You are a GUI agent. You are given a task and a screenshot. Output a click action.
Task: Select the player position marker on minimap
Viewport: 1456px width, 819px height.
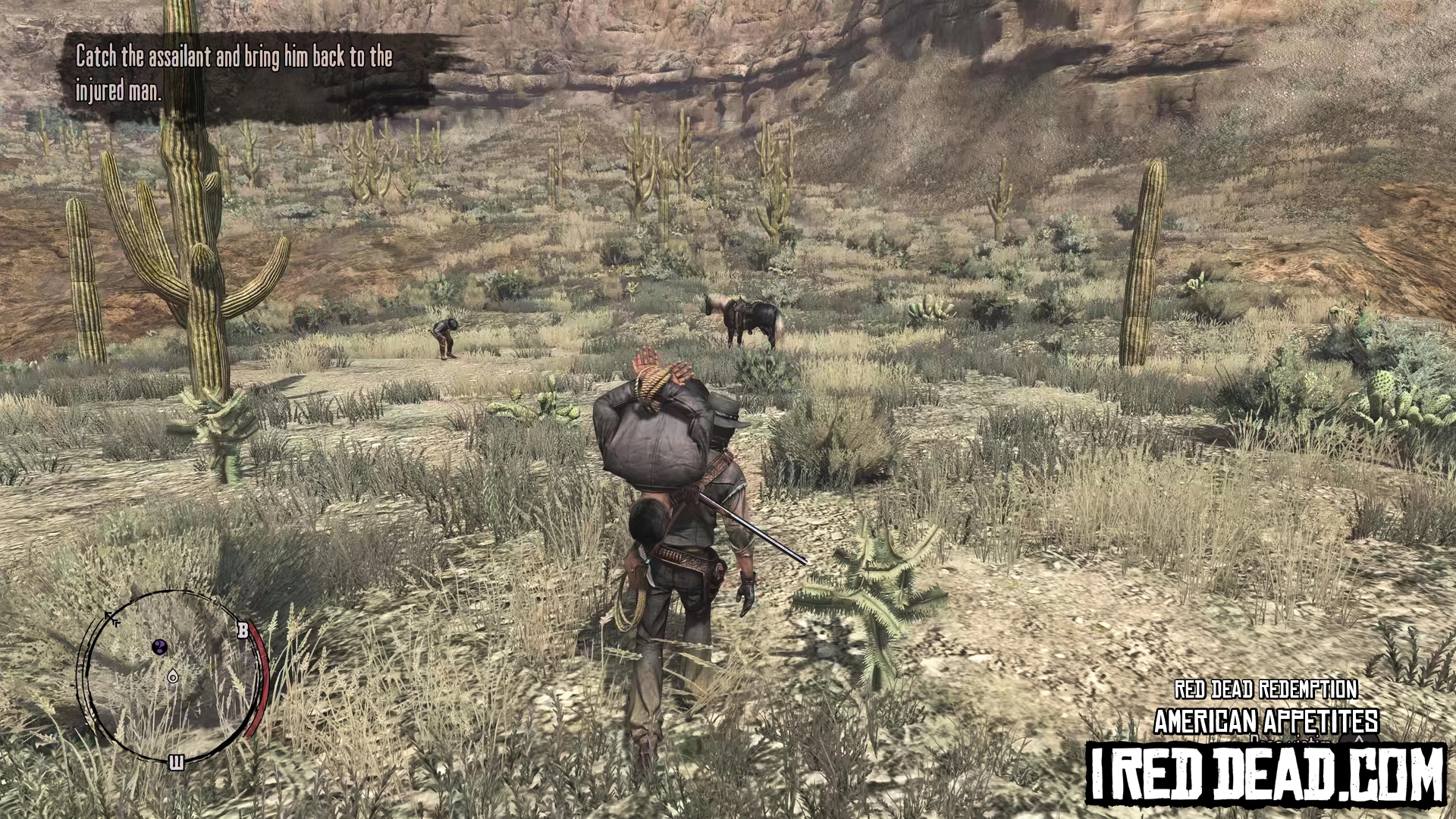pos(174,676)
